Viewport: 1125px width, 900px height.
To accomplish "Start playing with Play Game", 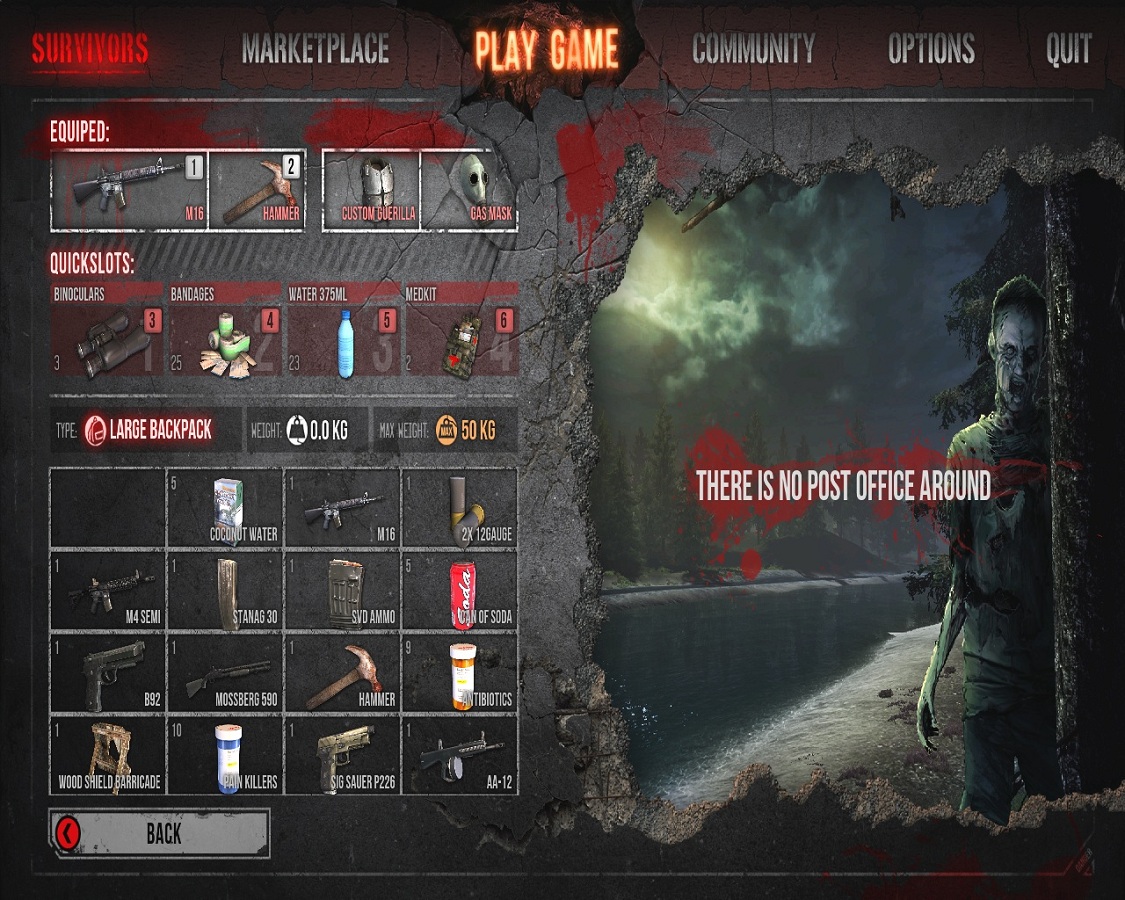I will (x=546, y=49).
